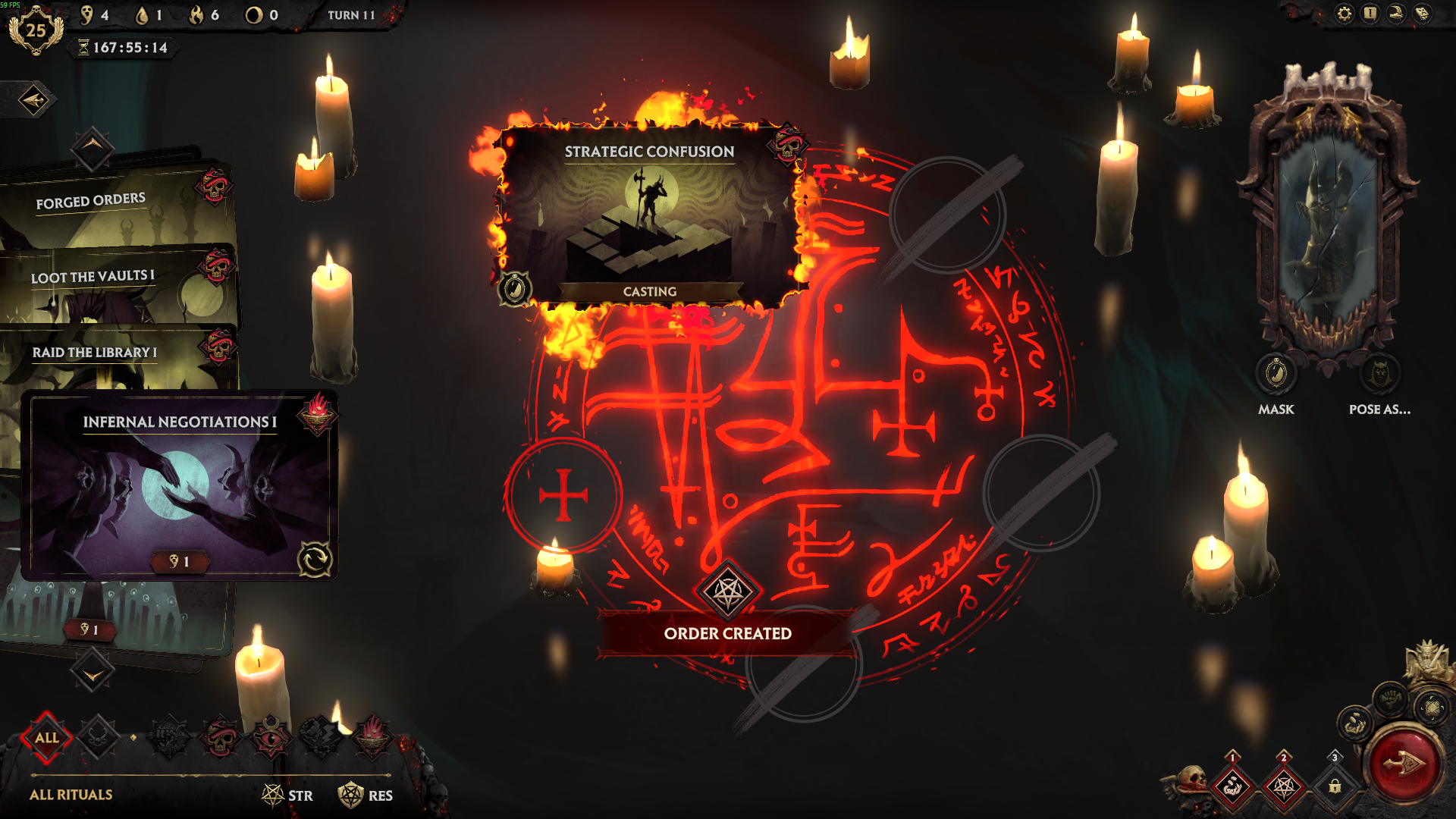Show all rituals with the ALL filter
1456x819 pixels.
[46, 737]
